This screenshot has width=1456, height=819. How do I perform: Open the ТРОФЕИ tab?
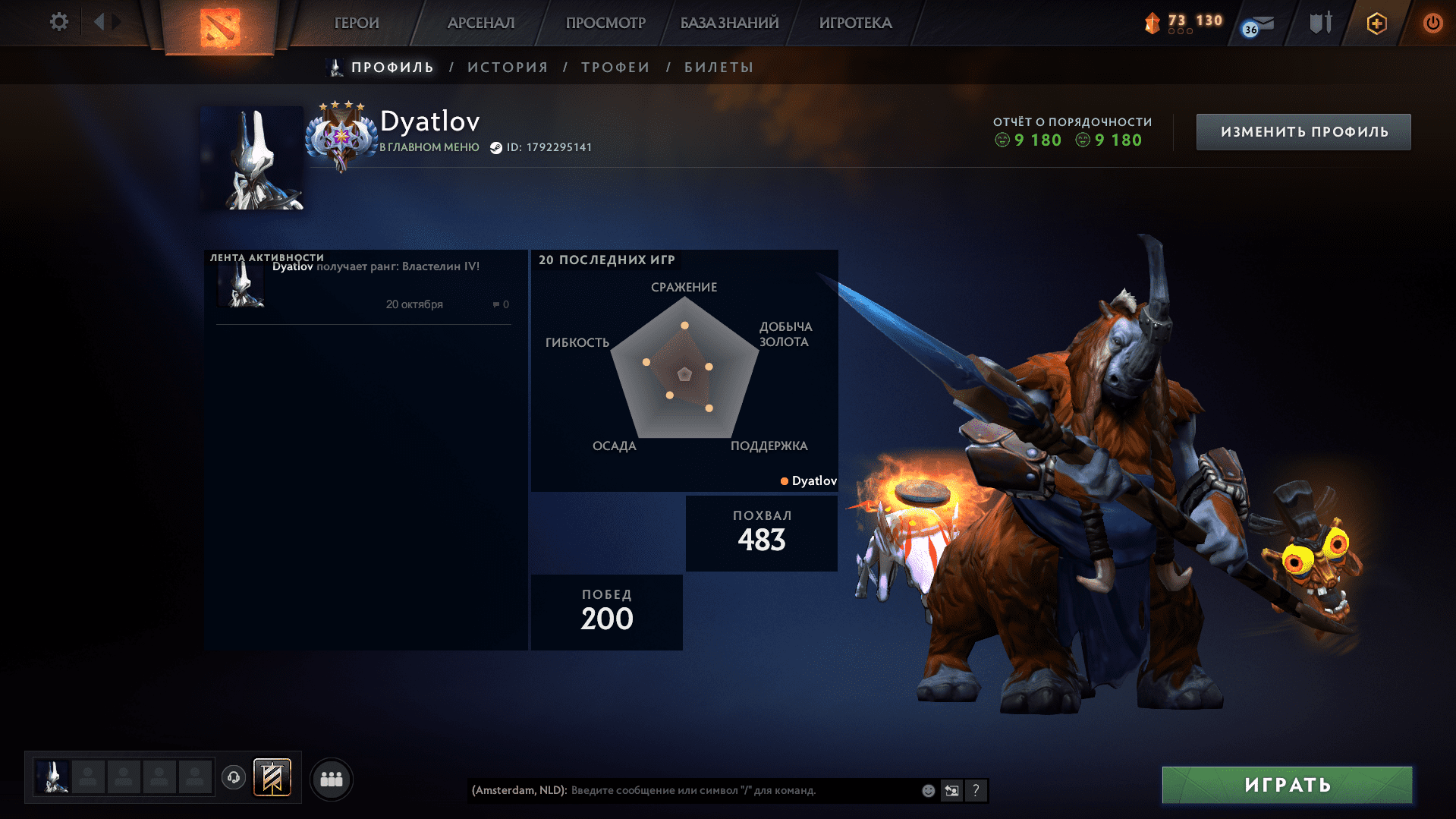(x=615, y=67)
